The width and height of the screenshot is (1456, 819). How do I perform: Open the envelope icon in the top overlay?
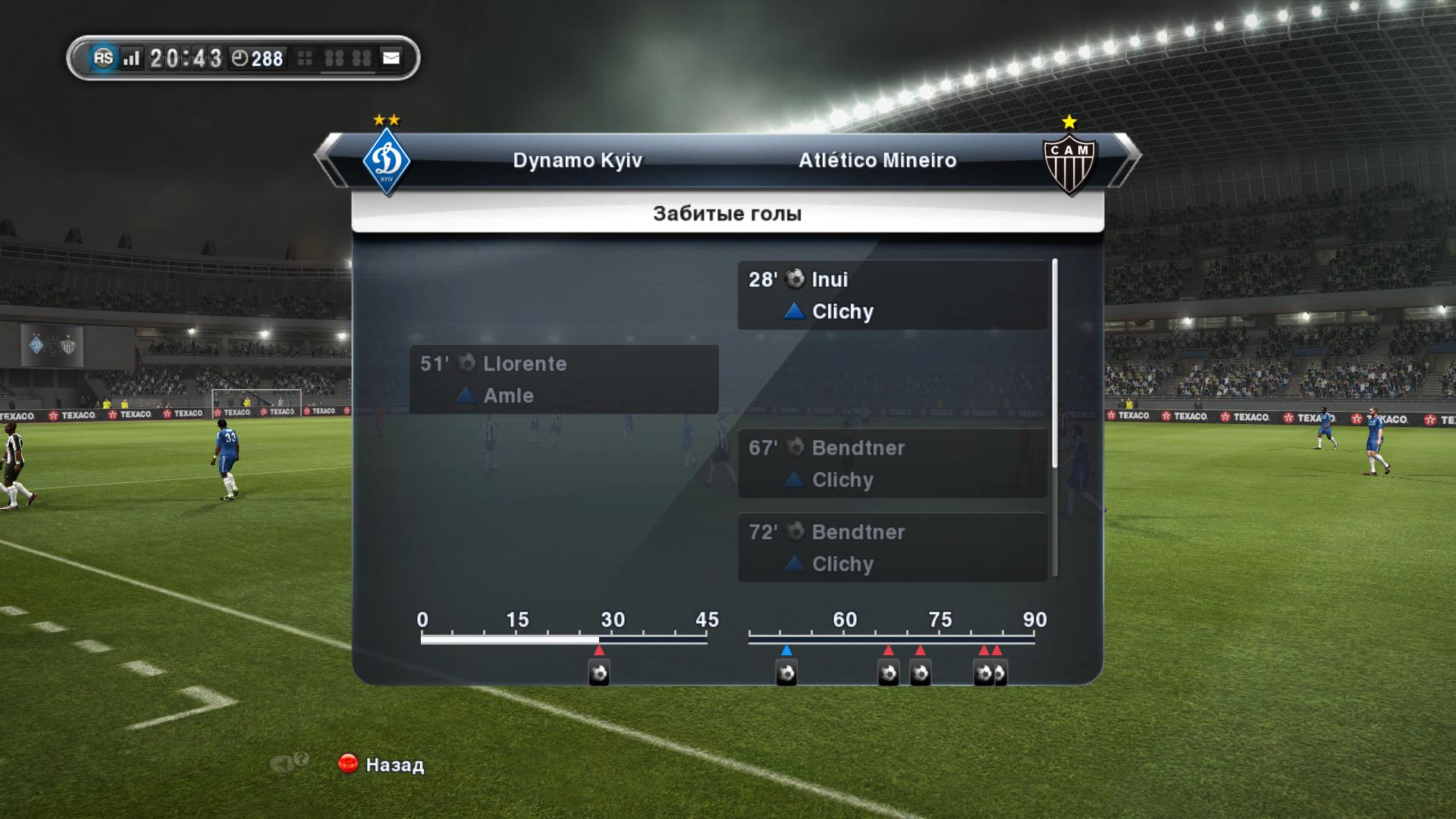click(x=391, y=58)
